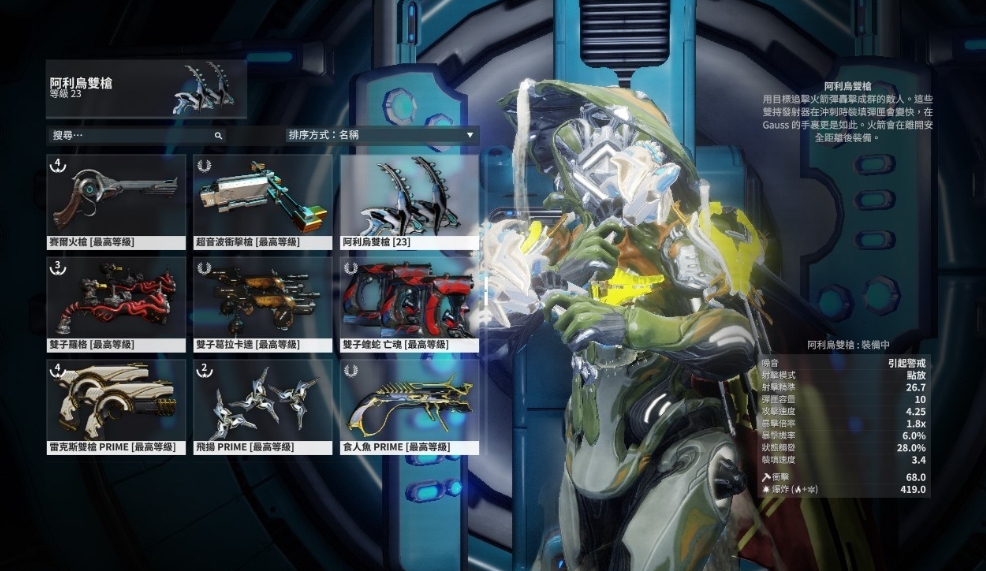Viewport: 986px width, 571px height.
Task: Click the currently equipped 阿利烏雙槍 header panel
Action: pos(146,89)
